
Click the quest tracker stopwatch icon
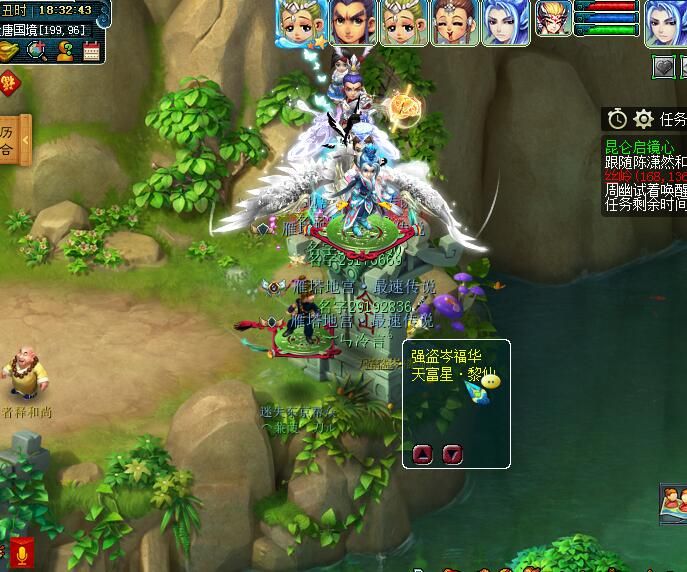[617, 119]
